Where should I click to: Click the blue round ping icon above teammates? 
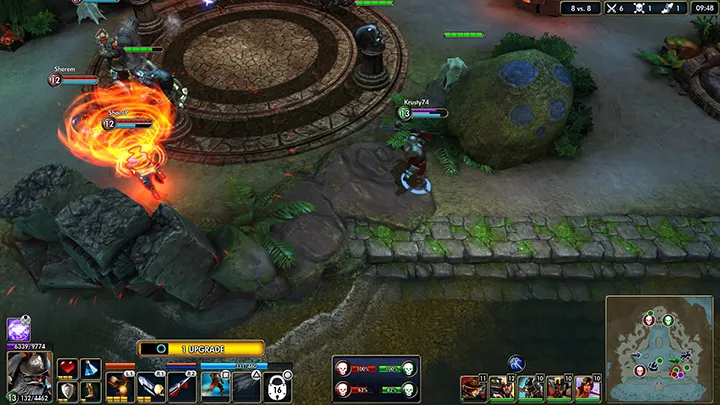point(517,363)
